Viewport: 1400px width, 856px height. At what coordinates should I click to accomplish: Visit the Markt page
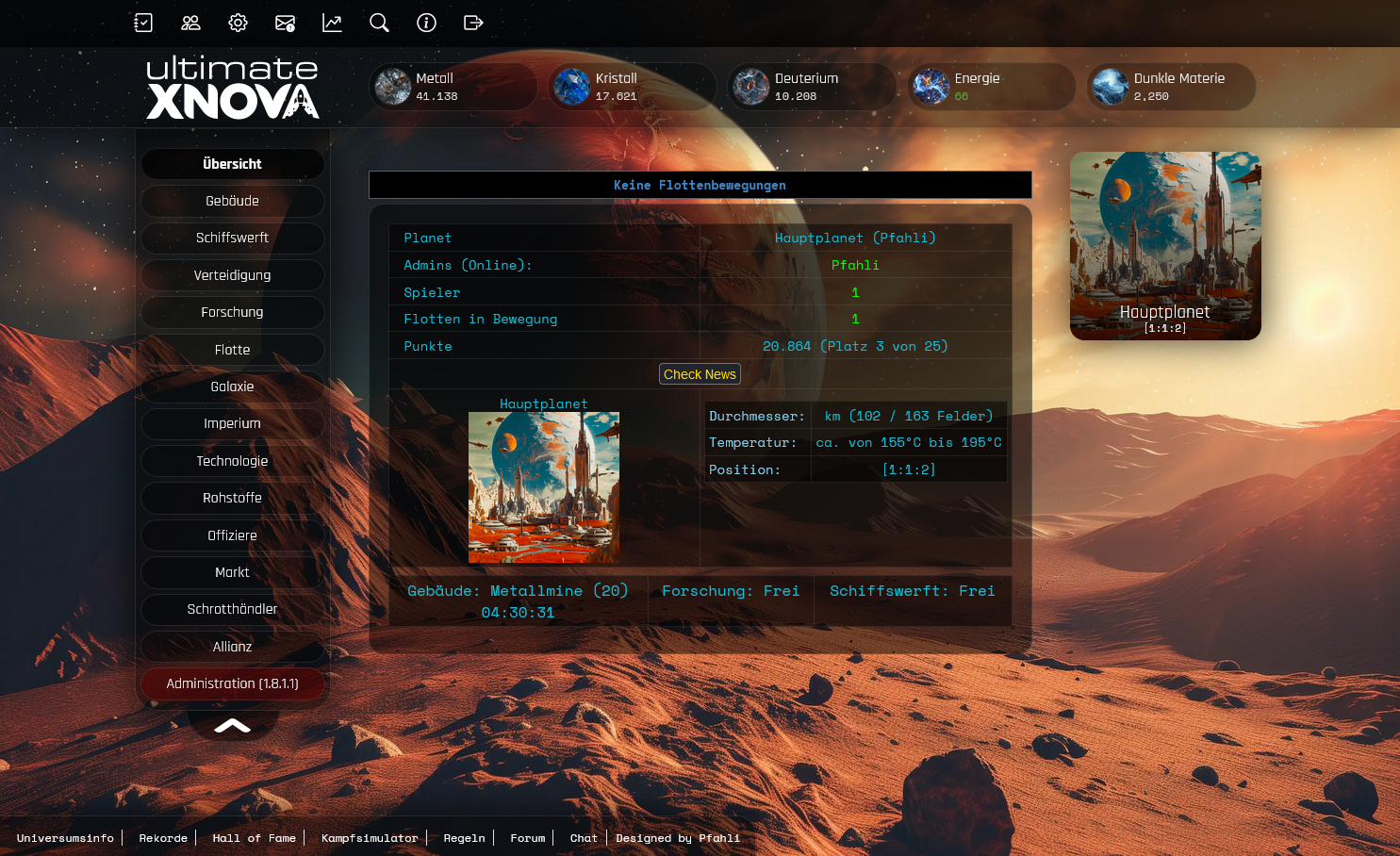[232, 572]
